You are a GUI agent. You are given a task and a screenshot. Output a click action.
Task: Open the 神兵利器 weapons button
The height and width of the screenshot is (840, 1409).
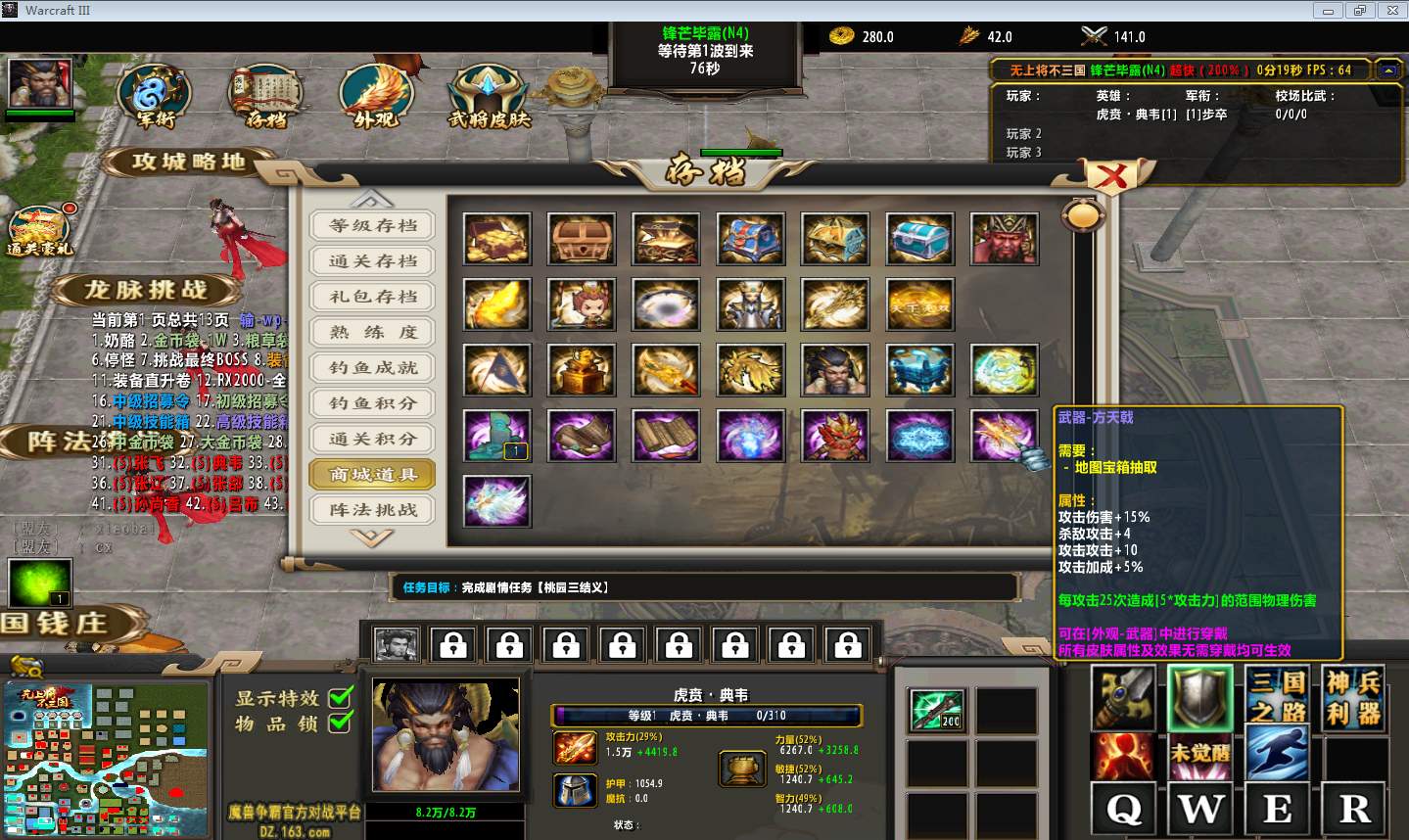point(1353,696)
